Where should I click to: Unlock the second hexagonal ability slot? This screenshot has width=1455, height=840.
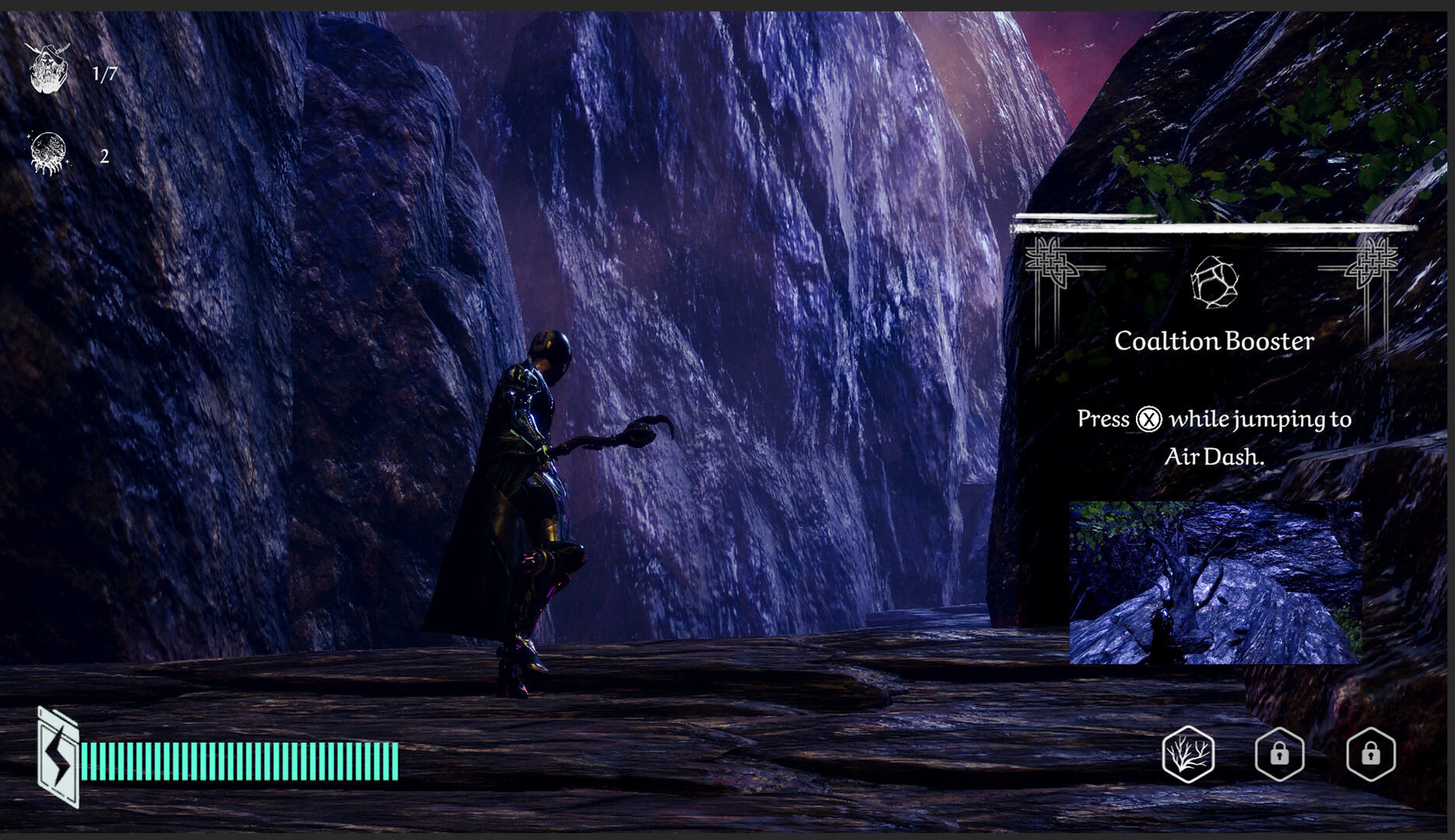(x=1281, y=755)
